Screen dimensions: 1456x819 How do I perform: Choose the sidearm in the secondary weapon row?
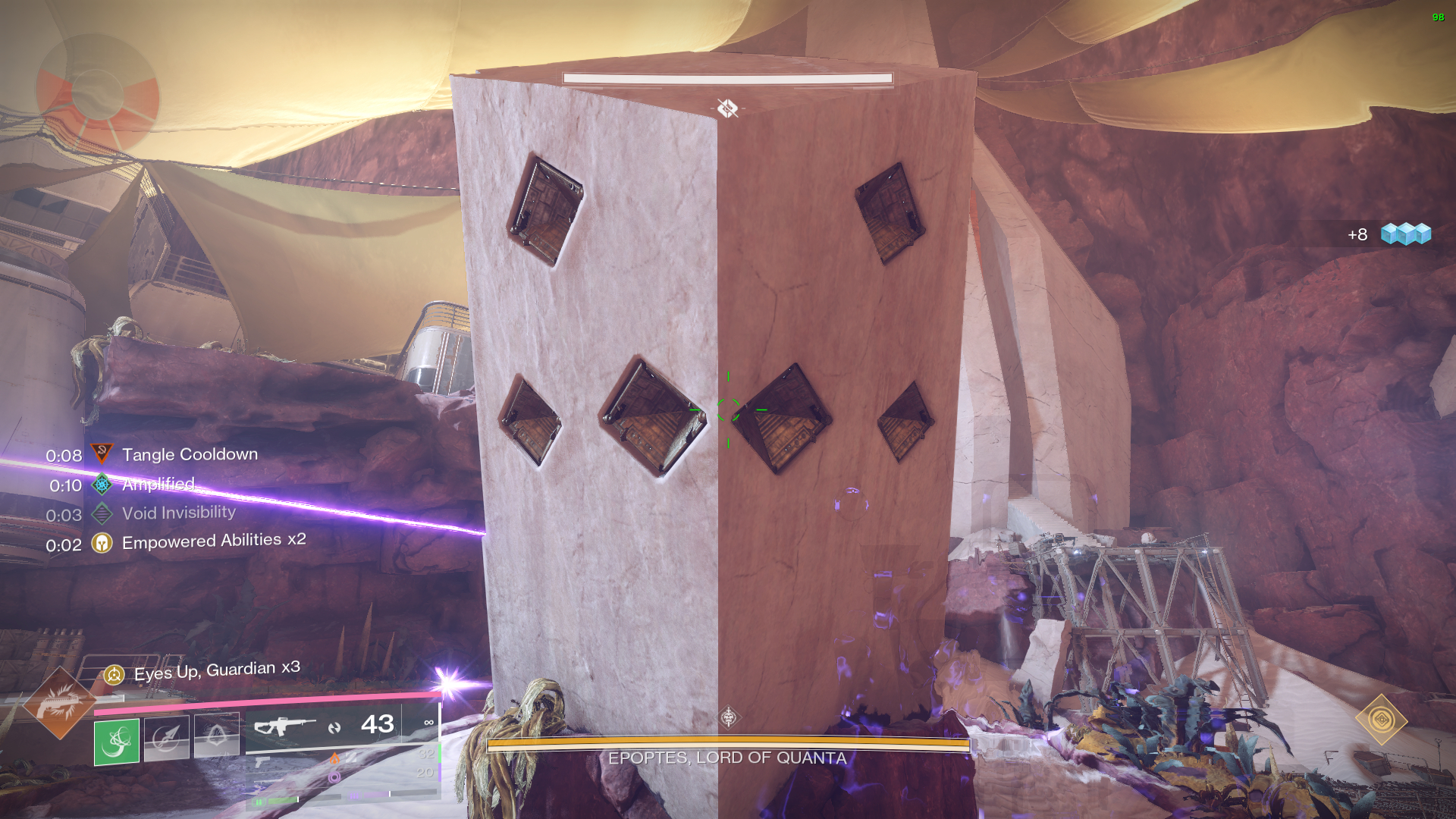(262, 761)
